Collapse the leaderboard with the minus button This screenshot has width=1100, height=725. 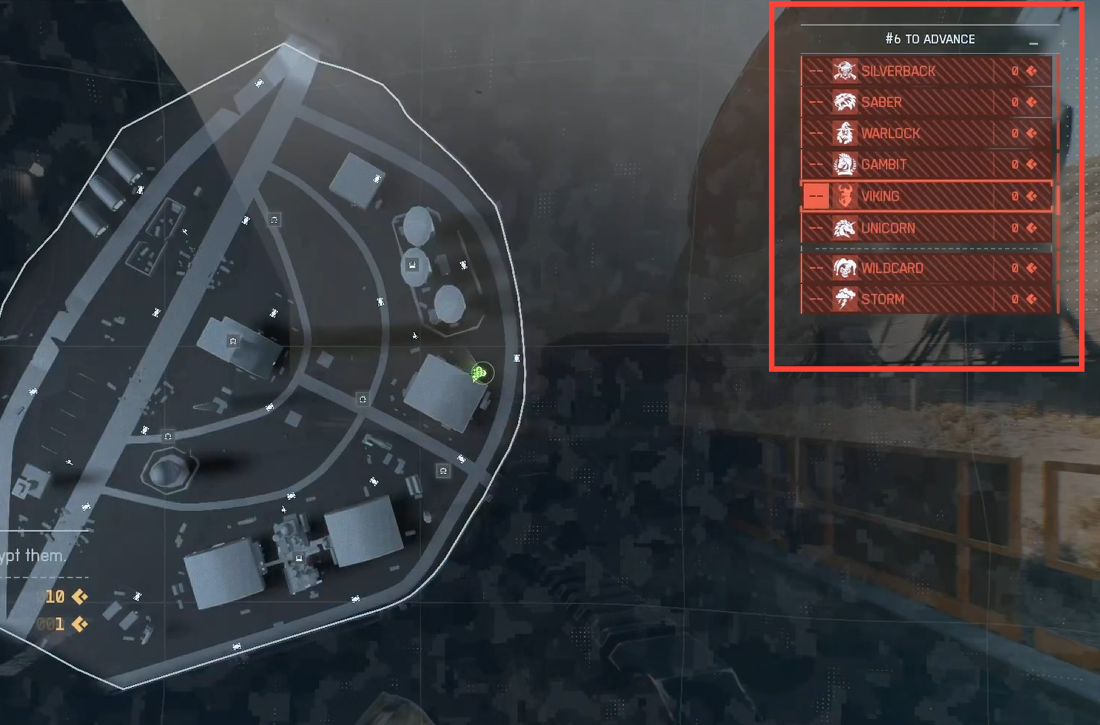(1033, 44)
